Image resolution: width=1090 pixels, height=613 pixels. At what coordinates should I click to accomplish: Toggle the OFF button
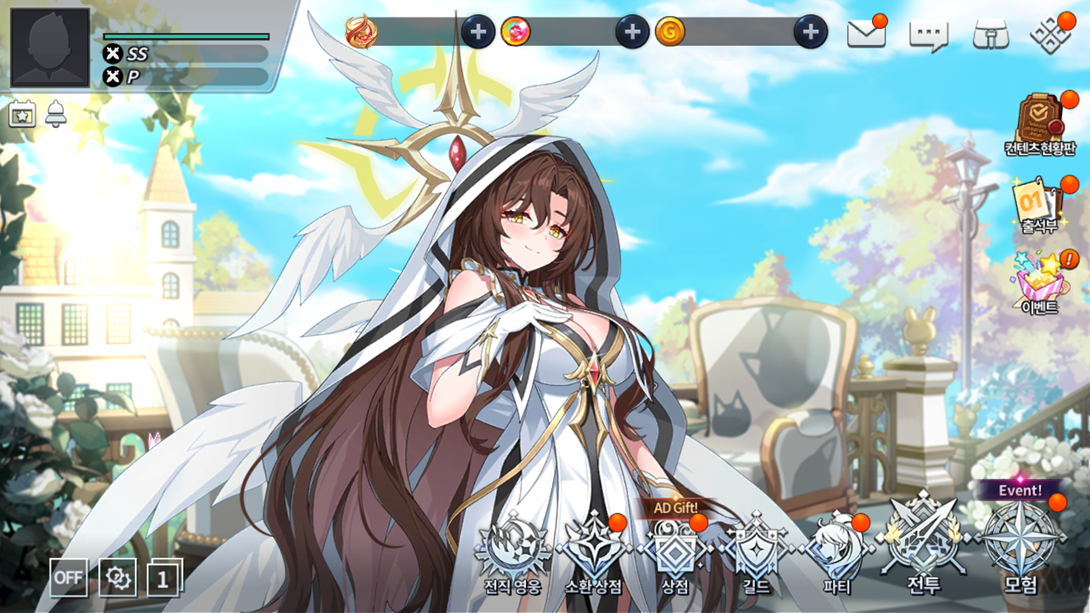coord(68,577)
